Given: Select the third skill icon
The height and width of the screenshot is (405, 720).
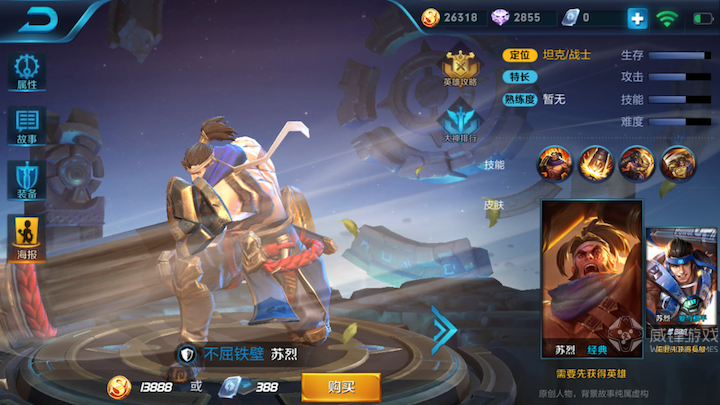Looking at the screenshot, I should pyautogui.click(x=637, y=161).
